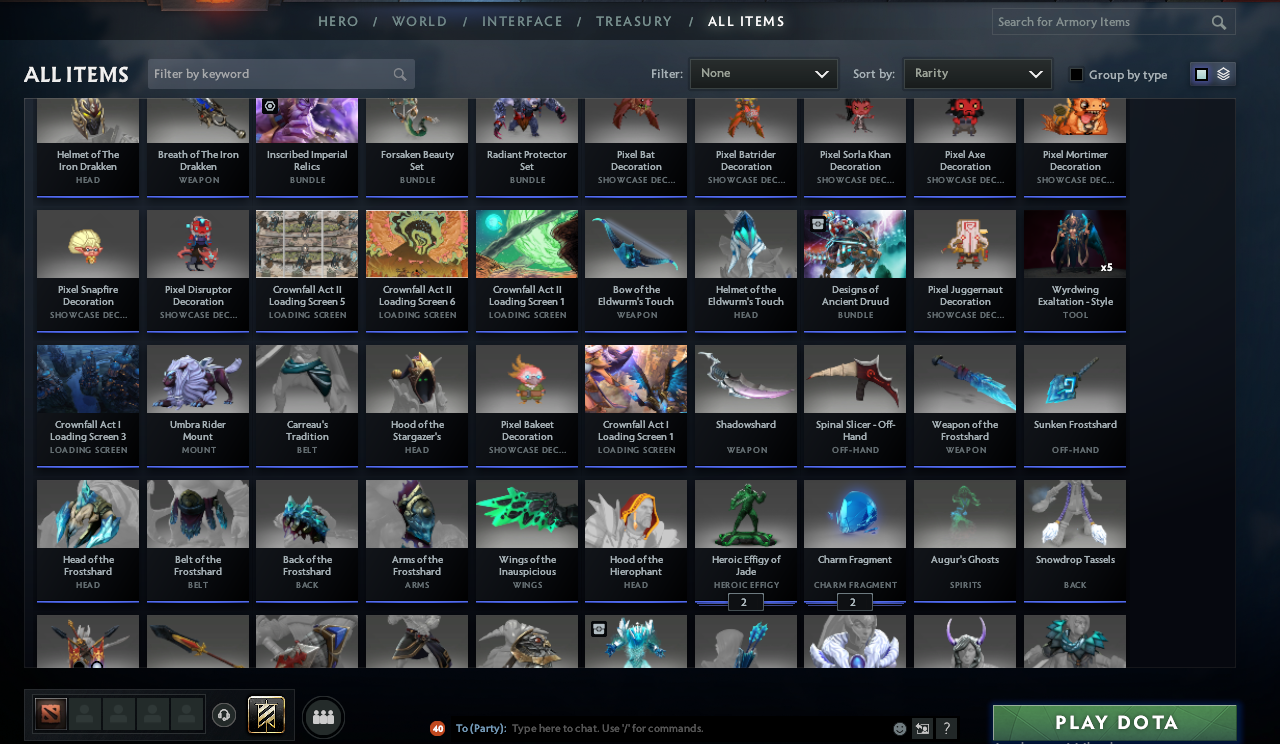
Task: Click the magnifier in the Armory search bar
Action: tap(1218, 21)
